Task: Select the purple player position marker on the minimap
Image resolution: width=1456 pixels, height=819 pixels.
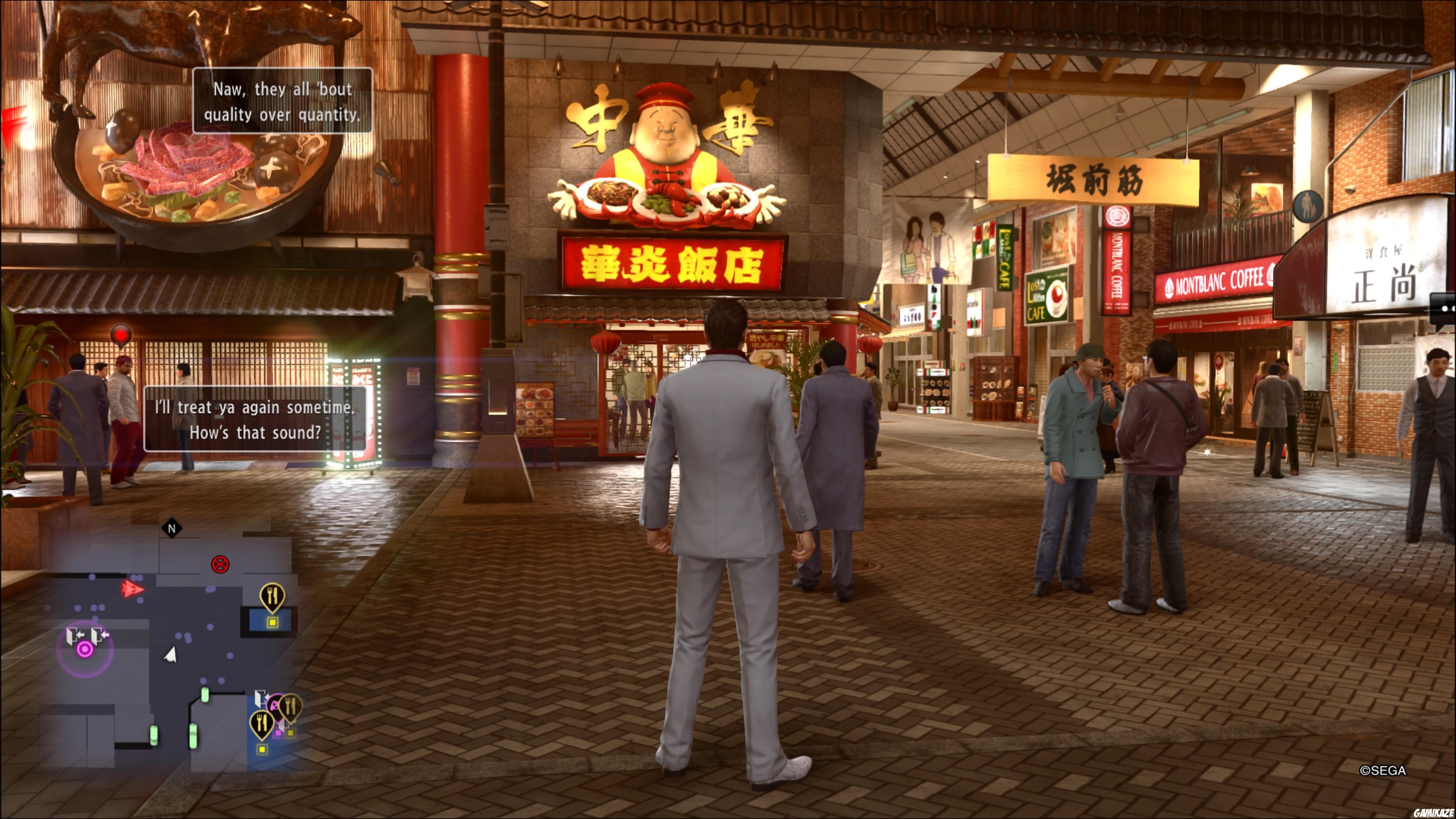Action: (85, 650)
